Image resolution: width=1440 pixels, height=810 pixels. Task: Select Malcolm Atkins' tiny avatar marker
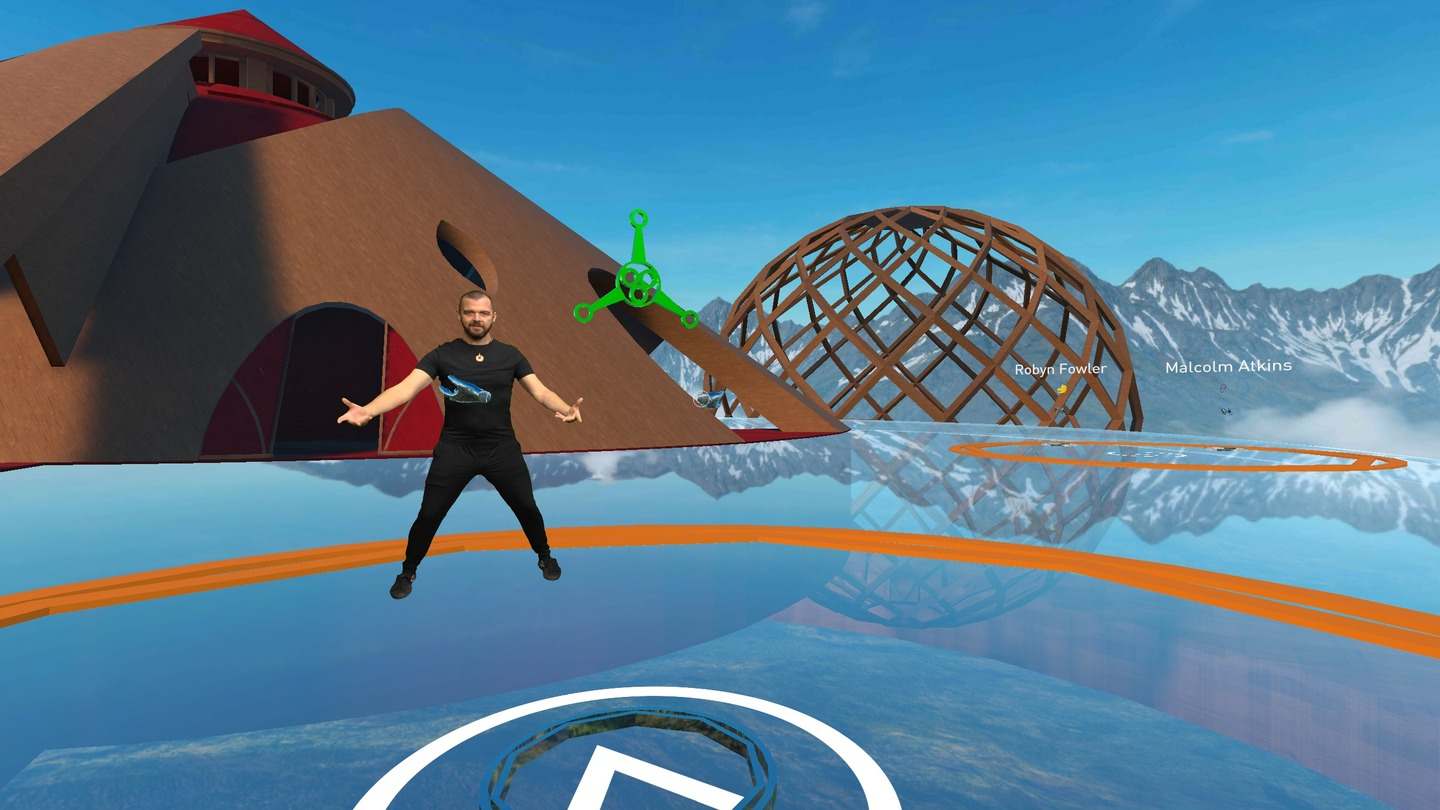click(x=1226, y=410)
